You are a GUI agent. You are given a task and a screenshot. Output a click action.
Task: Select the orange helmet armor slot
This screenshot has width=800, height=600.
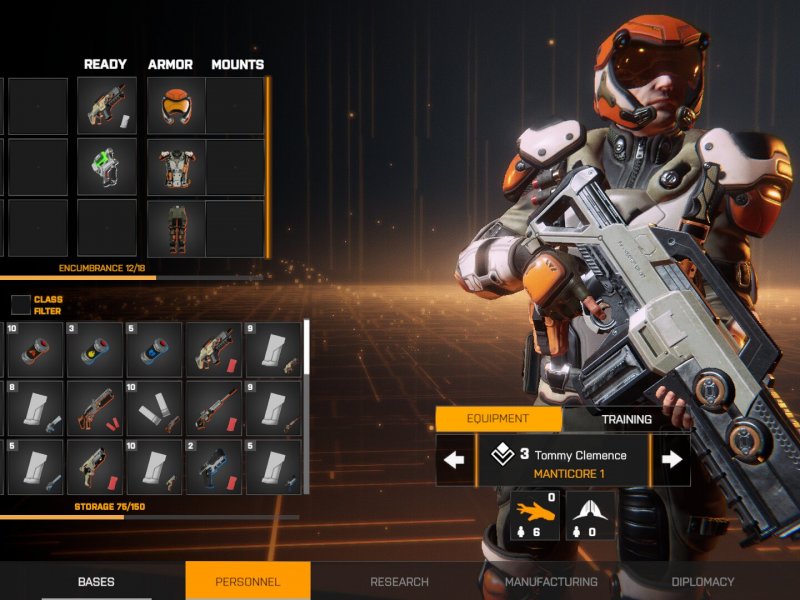(176, 106)
